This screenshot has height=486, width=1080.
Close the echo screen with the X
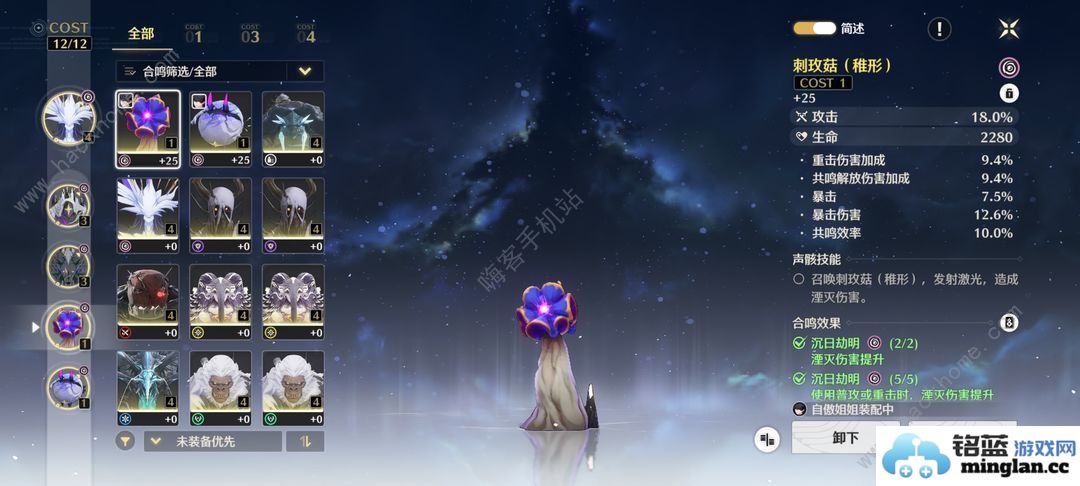tap(1008, 29)
